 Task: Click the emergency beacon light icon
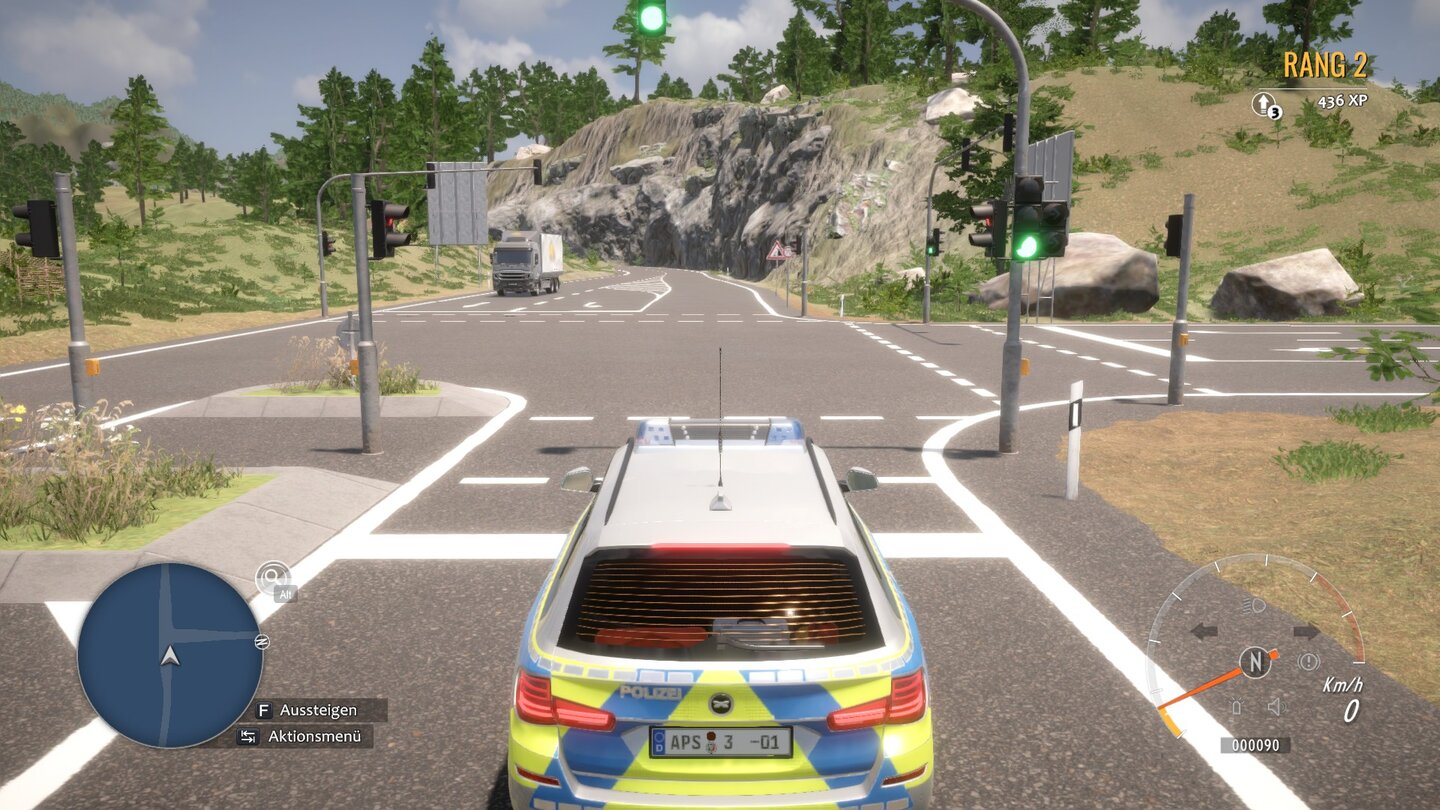[x=1238, y=706]
